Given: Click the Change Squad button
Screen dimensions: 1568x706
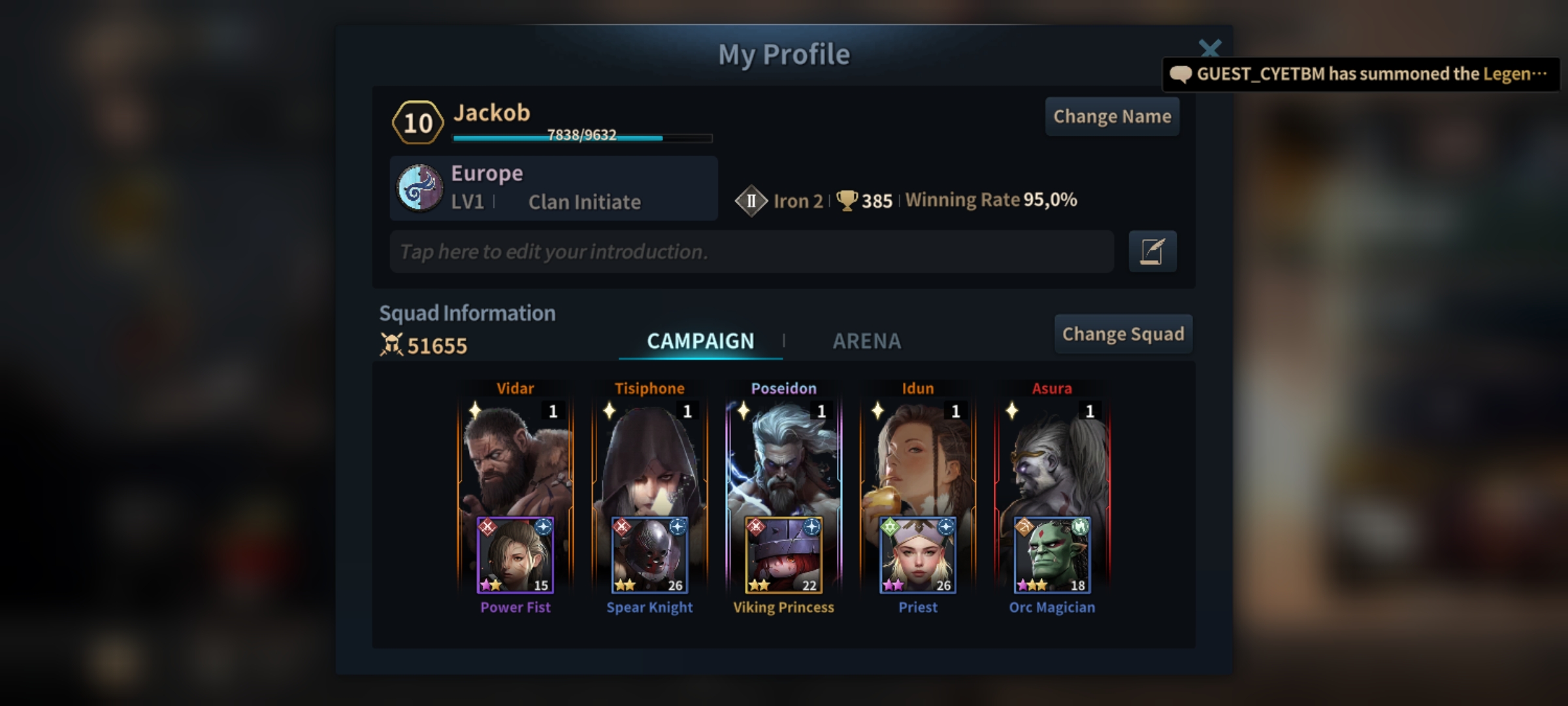Looking at the screenshot, I should (x=1122, y=334).
